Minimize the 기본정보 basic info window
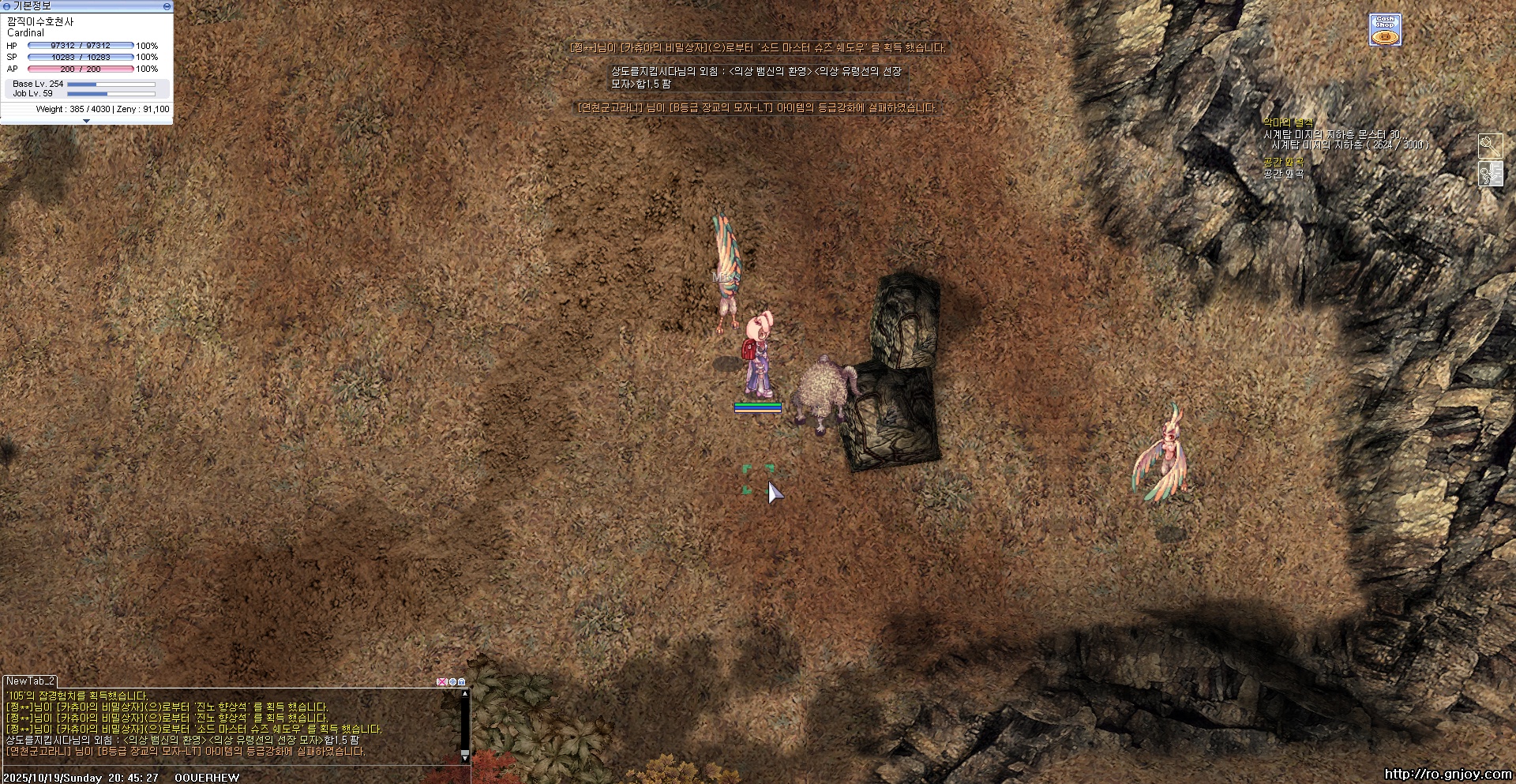This screenshot has width=1516, height=784. [167, 6]
